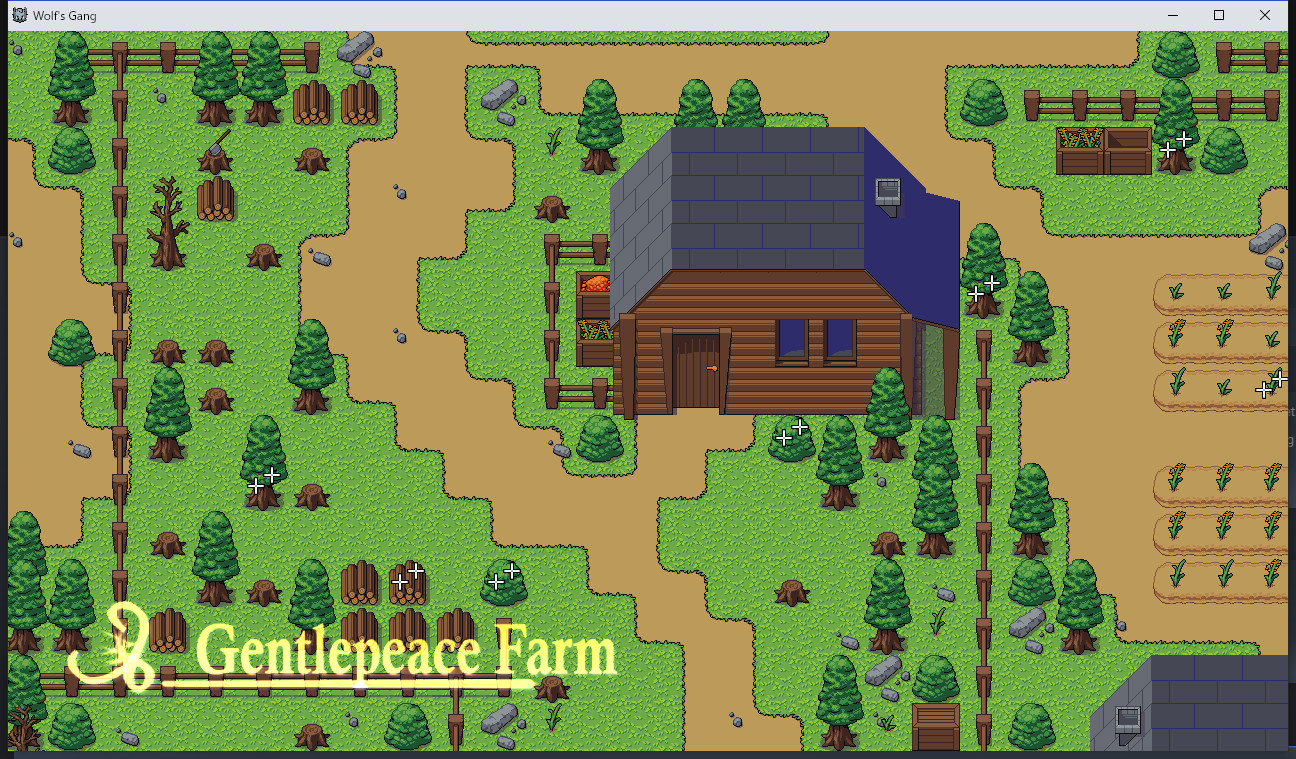Click the maximize button on the title bar
This screenshot has width=1296, height=759.
1218,15
